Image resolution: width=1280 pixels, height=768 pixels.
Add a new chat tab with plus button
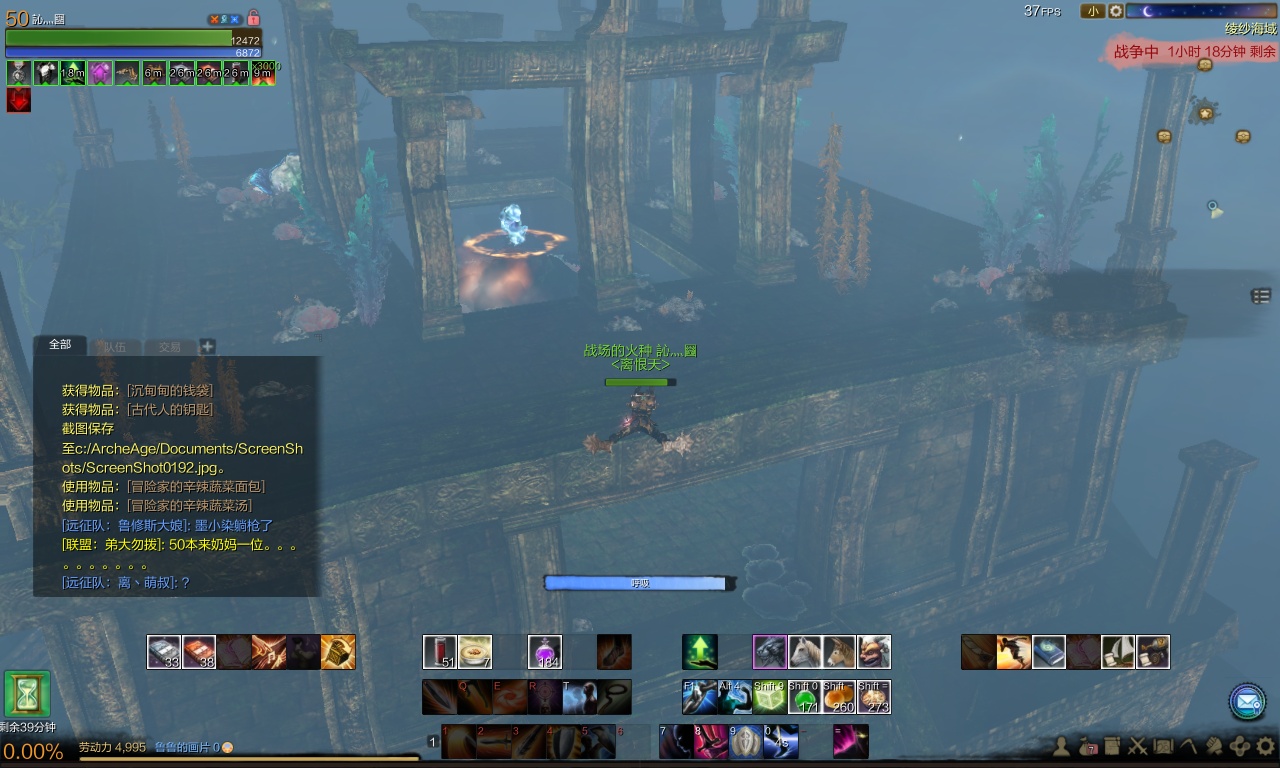207,347
